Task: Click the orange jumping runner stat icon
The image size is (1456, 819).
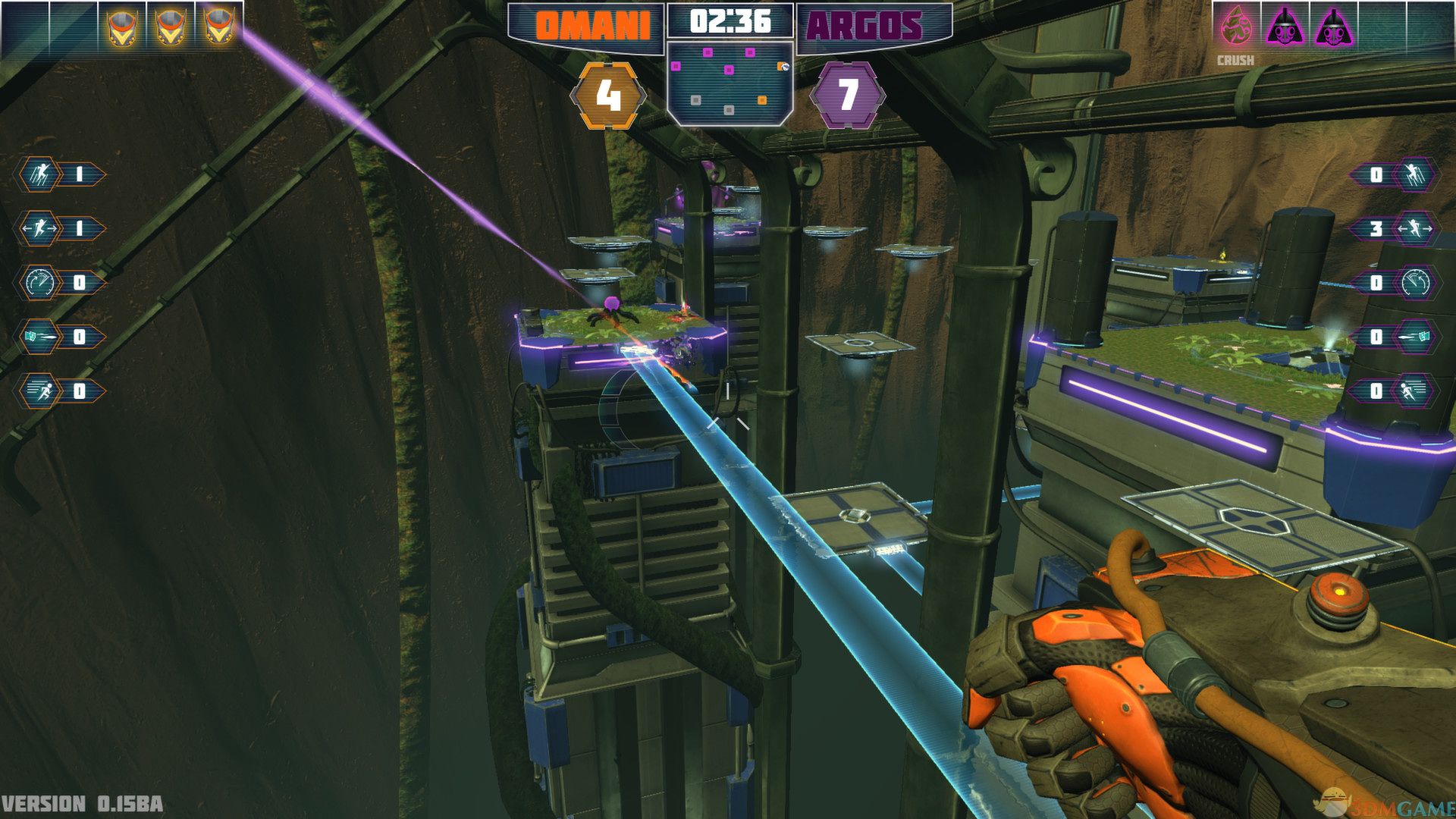Action: click(x=39, y=175)
